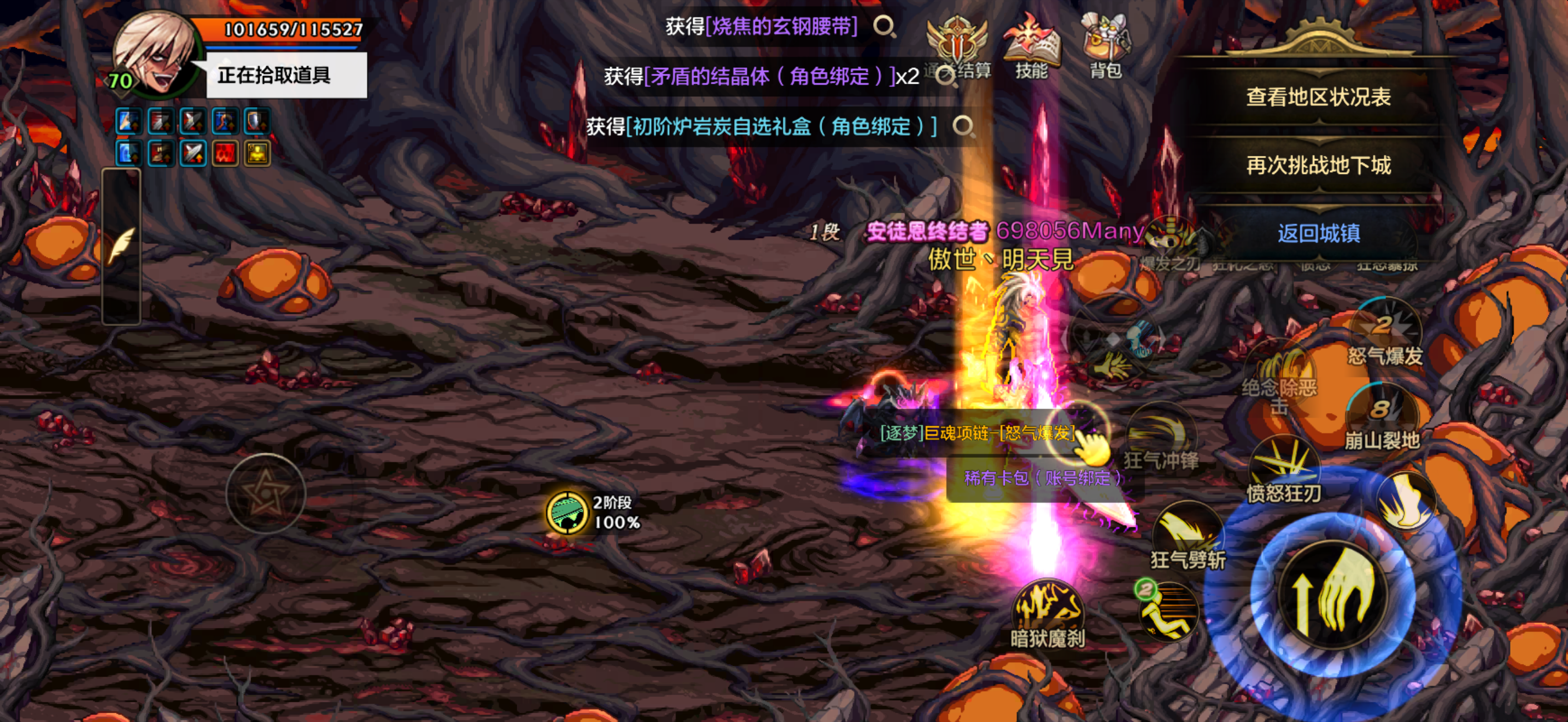Choose 再次挑战地下城 to retry the dungeon

[1318, 166]
